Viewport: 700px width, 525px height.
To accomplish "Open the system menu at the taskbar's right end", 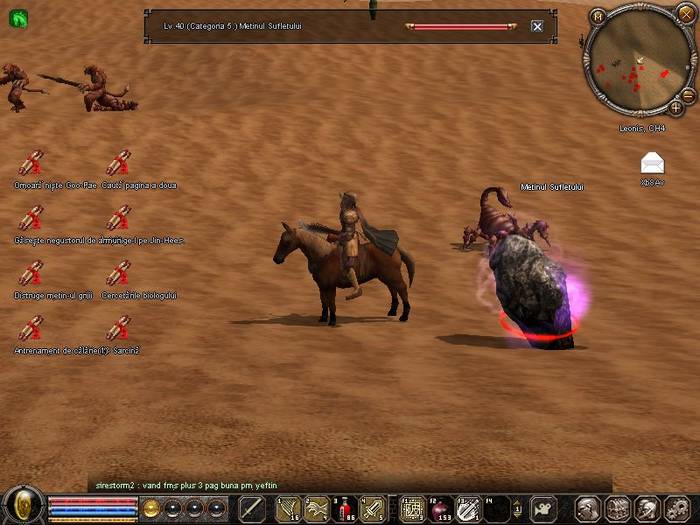I will click(x=678, y=508).
